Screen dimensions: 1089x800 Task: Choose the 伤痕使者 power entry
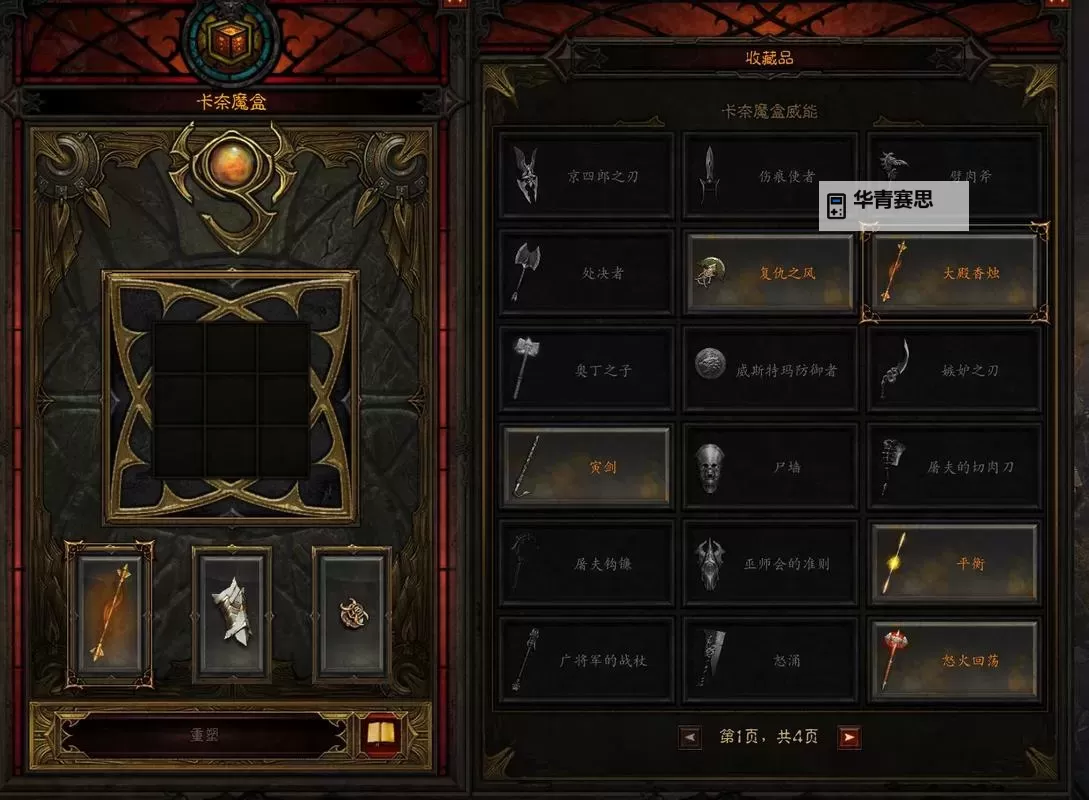[x=769, y=176]
